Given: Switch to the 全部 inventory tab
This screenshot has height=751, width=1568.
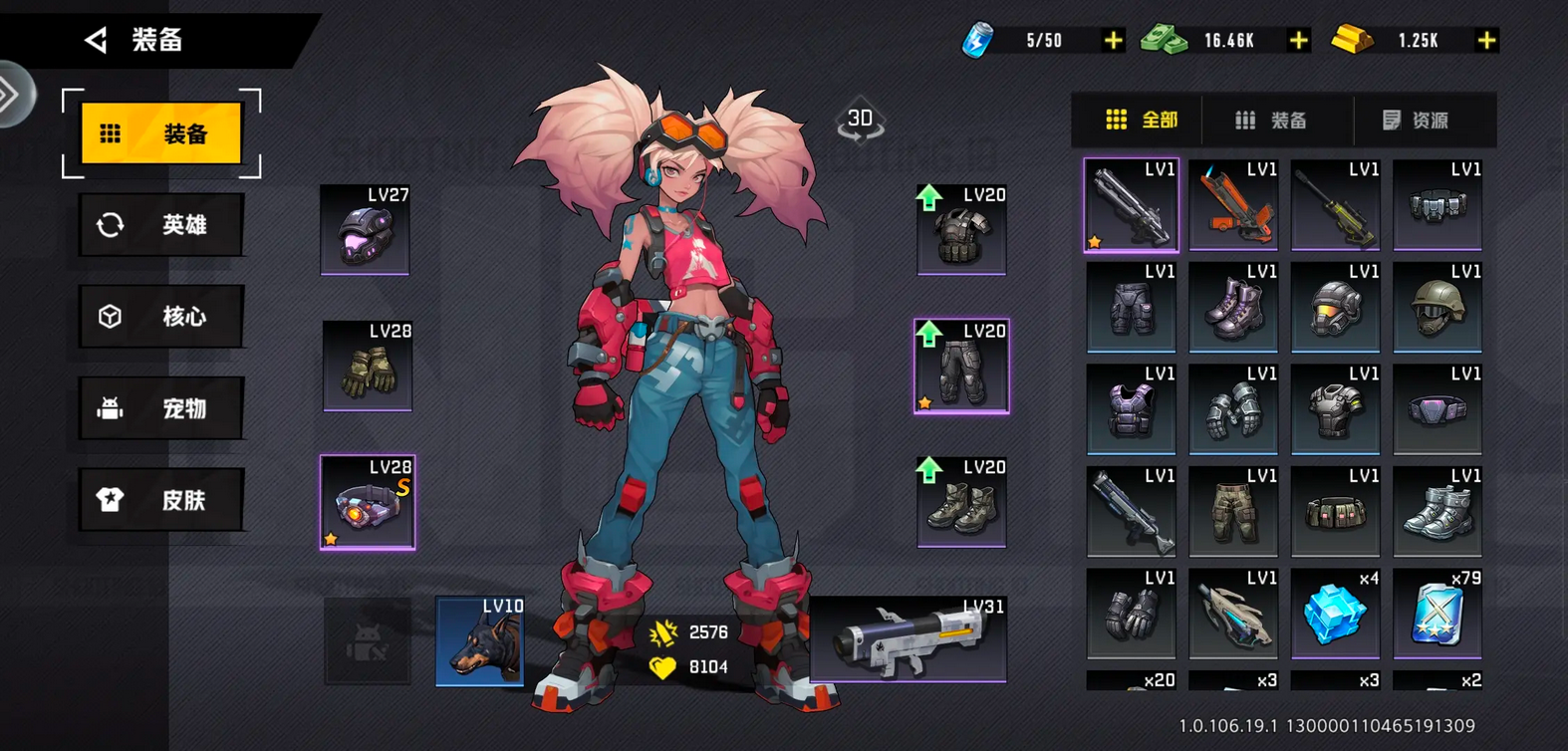Looking at the screenshot, I should point(1141,121).
